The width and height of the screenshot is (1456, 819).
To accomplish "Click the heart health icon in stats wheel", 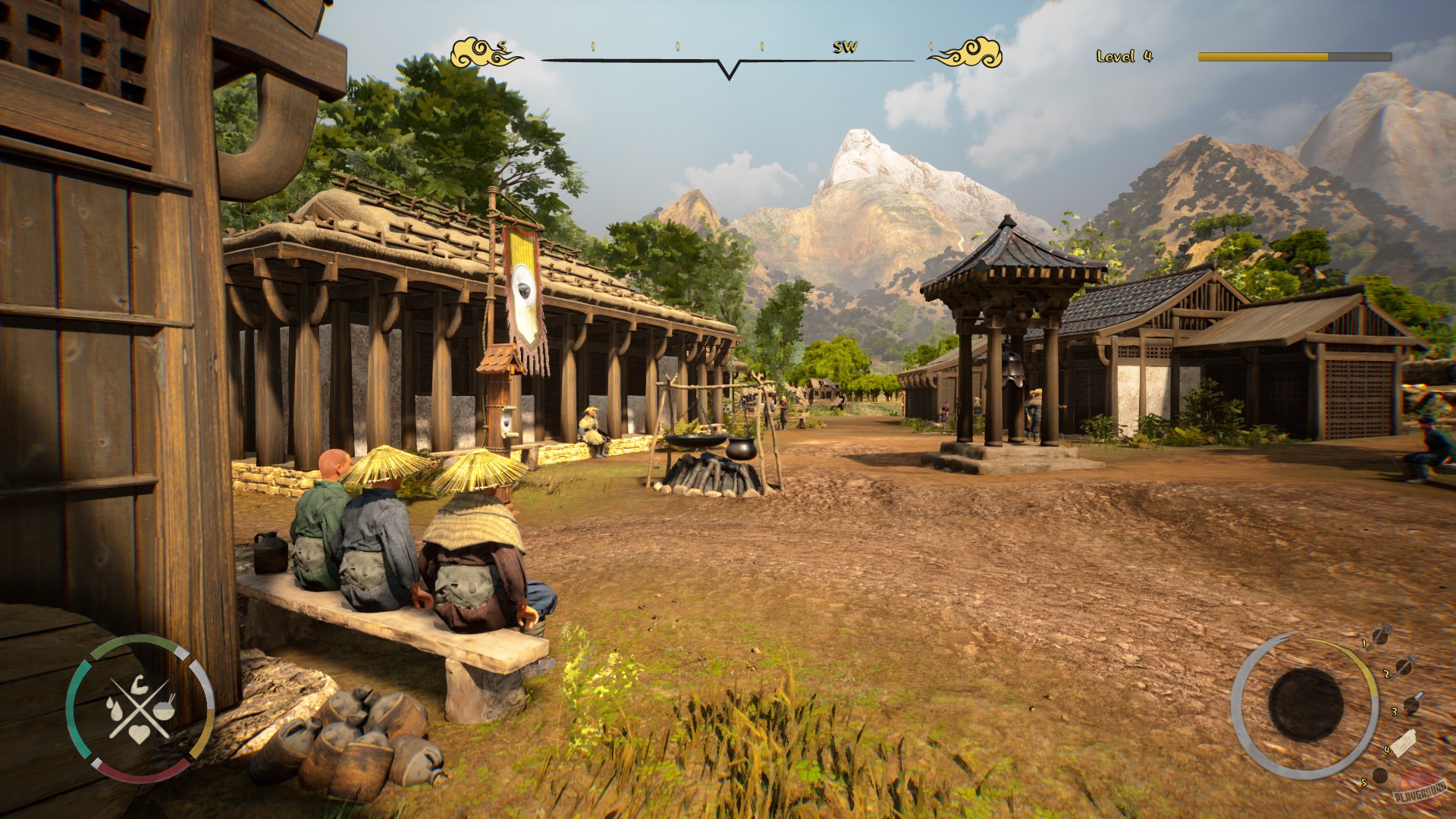I will [x=140, y=734].
